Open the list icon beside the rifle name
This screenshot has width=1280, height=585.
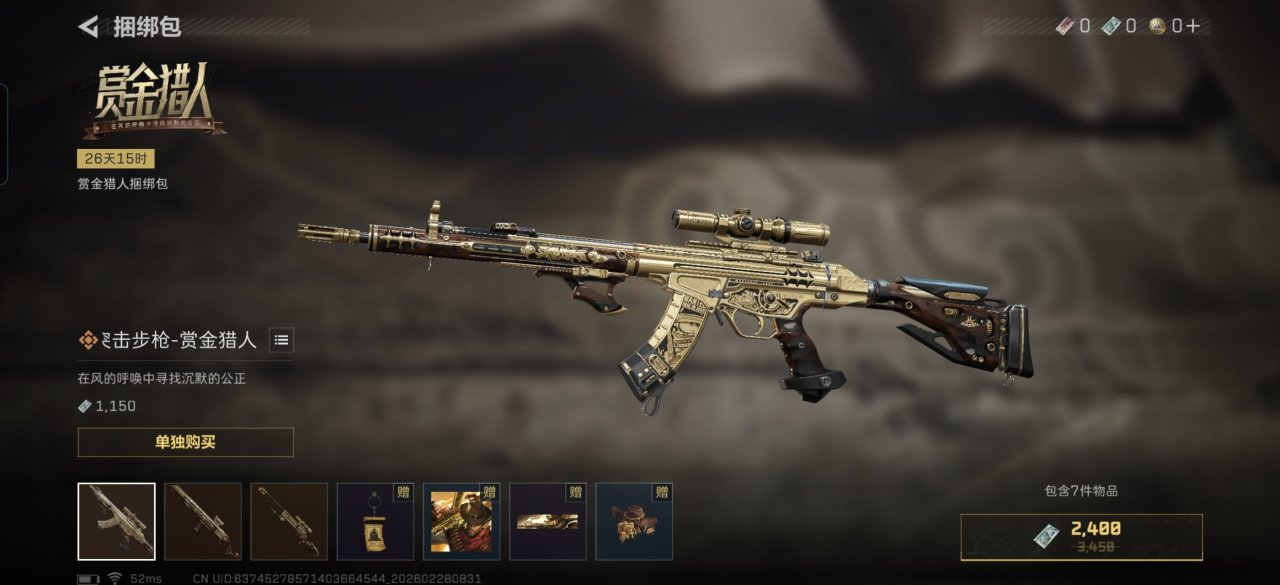point(282,340)
